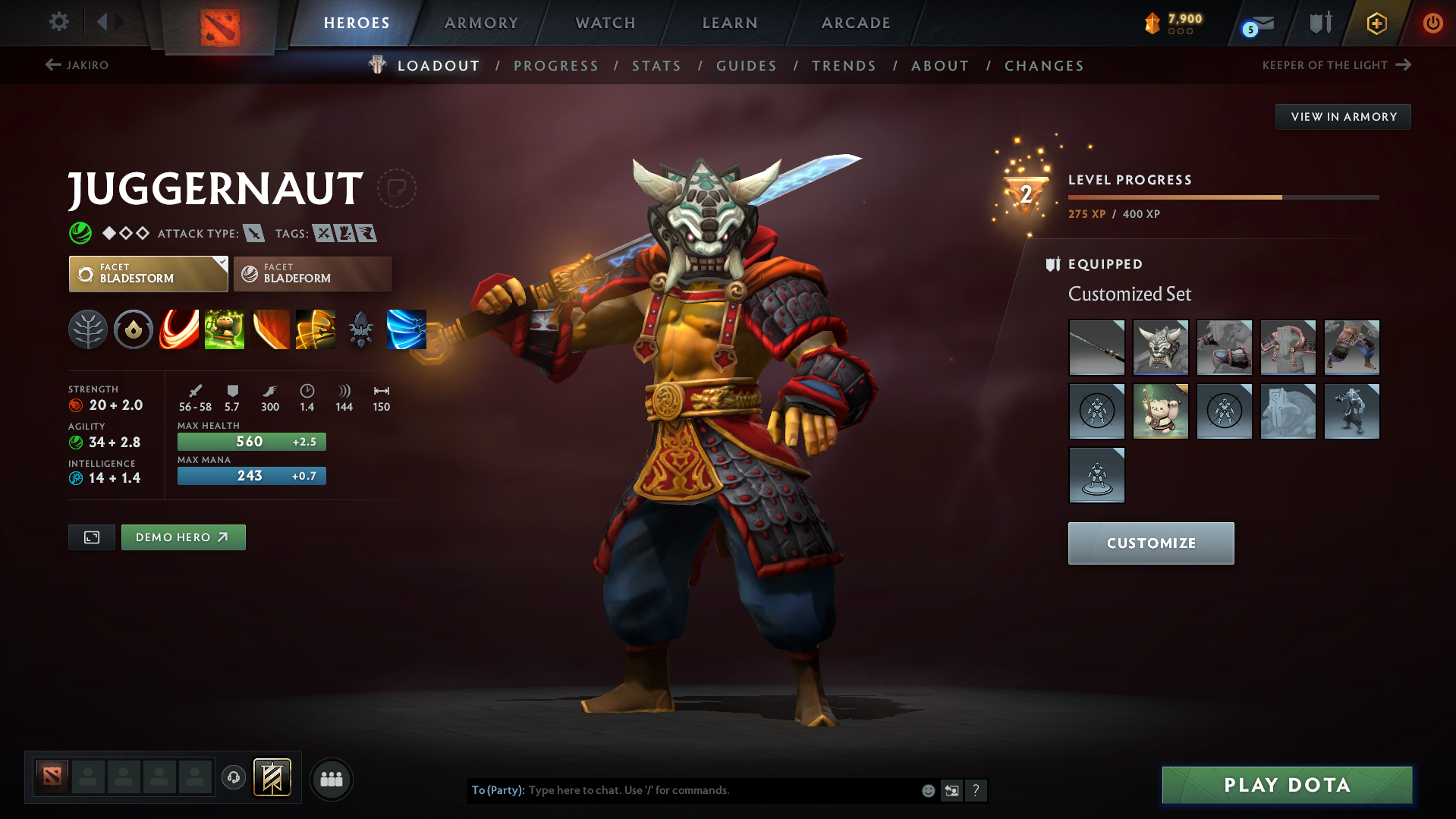Select the demon mask item thumbnail
The height and width of the screenshot is (819, 1456).
(x=1160, y=347)
